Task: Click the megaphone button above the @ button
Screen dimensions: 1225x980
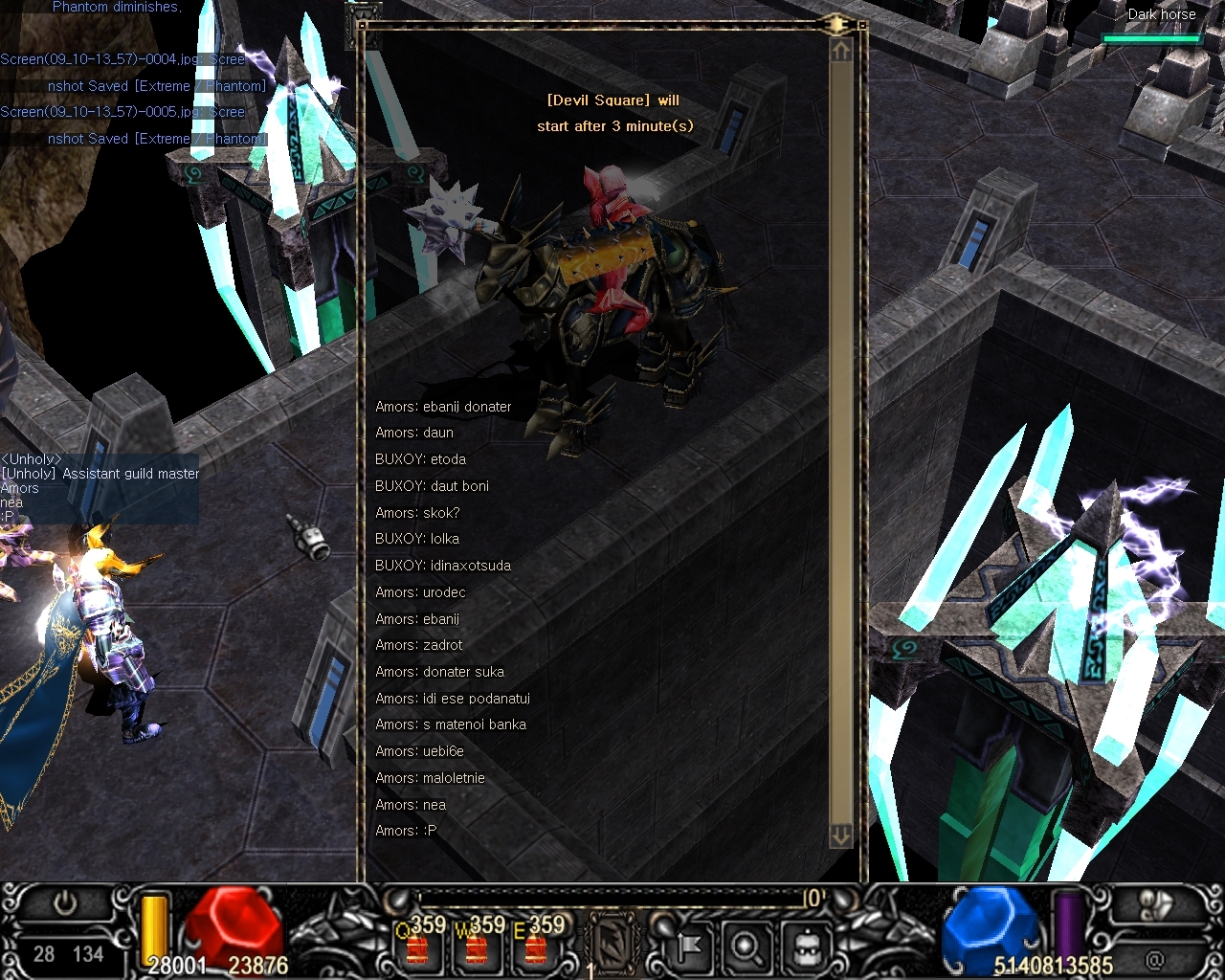Action: [x=1156, y=905]
